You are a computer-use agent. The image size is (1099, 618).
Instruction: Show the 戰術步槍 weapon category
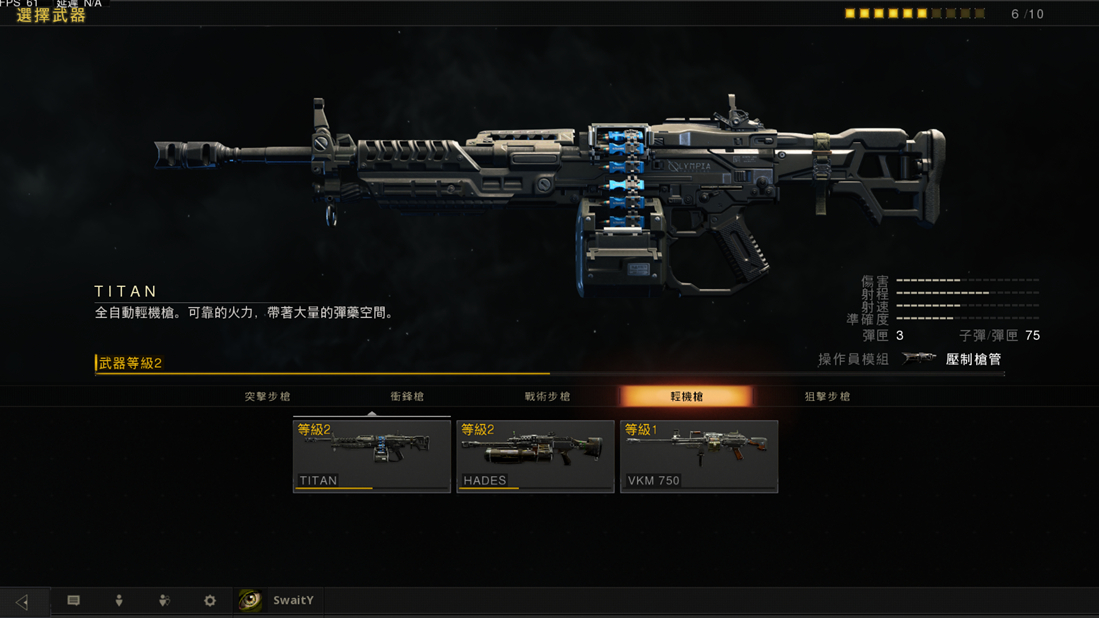coord(547,397)
